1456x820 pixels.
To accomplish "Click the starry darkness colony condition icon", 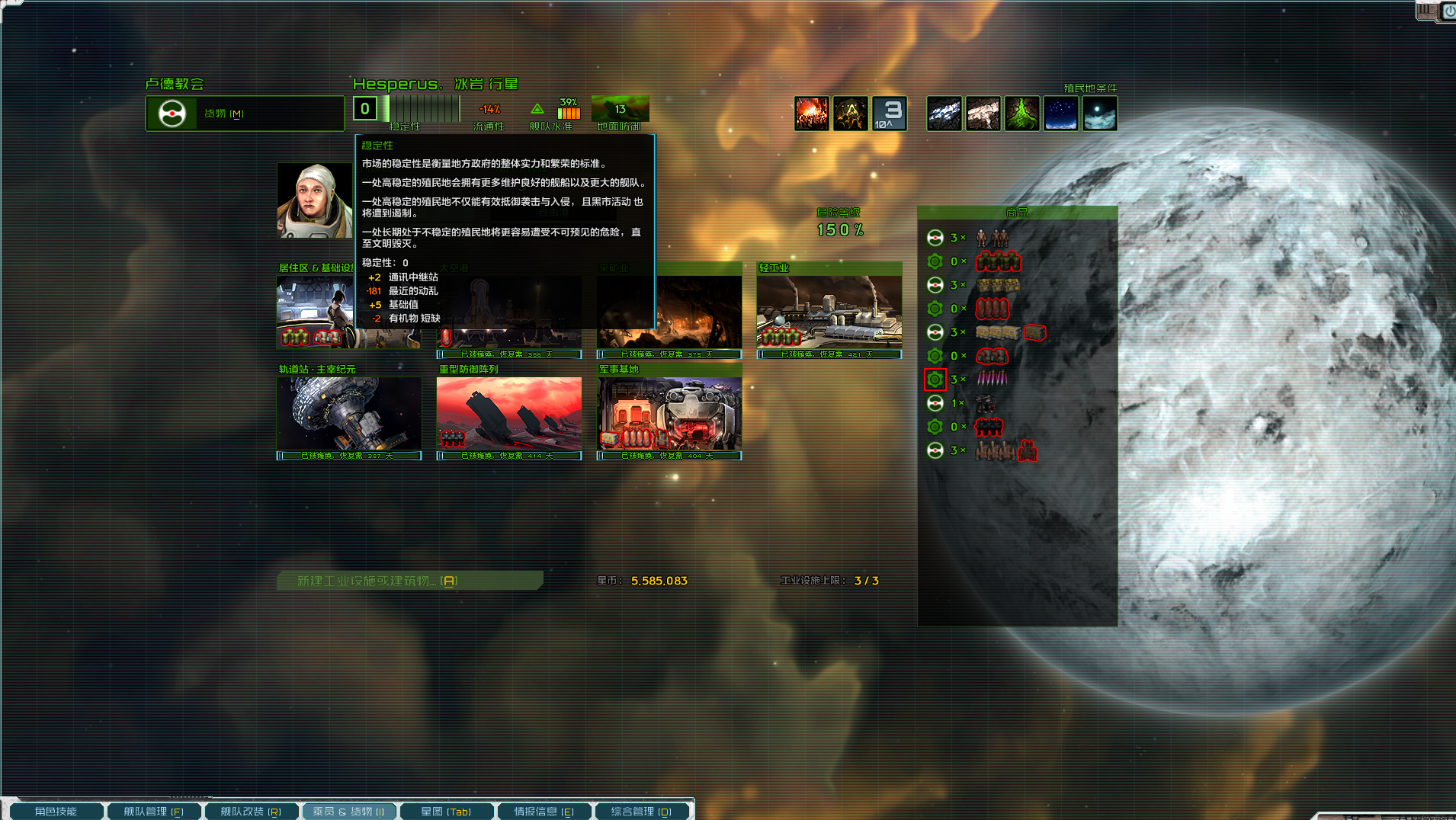I will click(x=1061, y=113).
